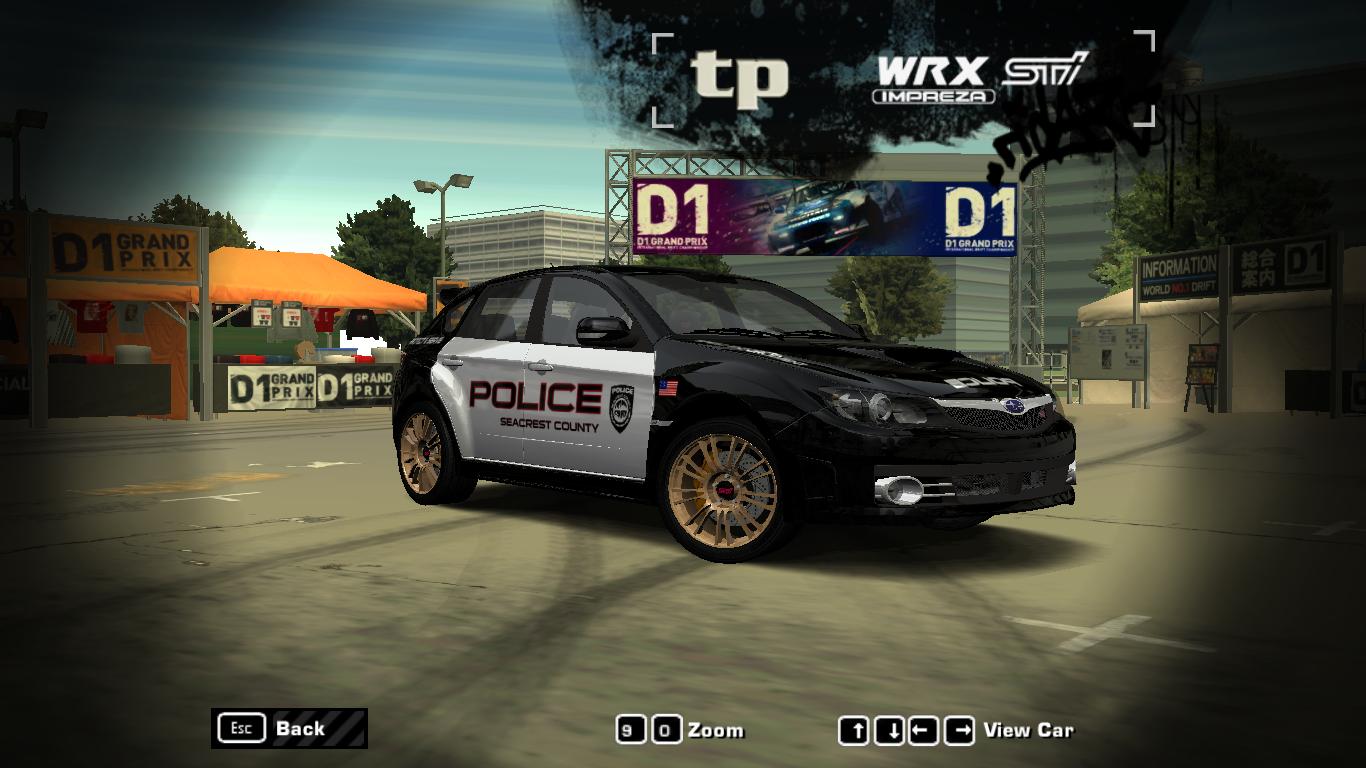Image resolution: width=1366 pixels, height=768 pixels.
Task: Click the Subaru emblem on the grille
Action: point(1013,405)
